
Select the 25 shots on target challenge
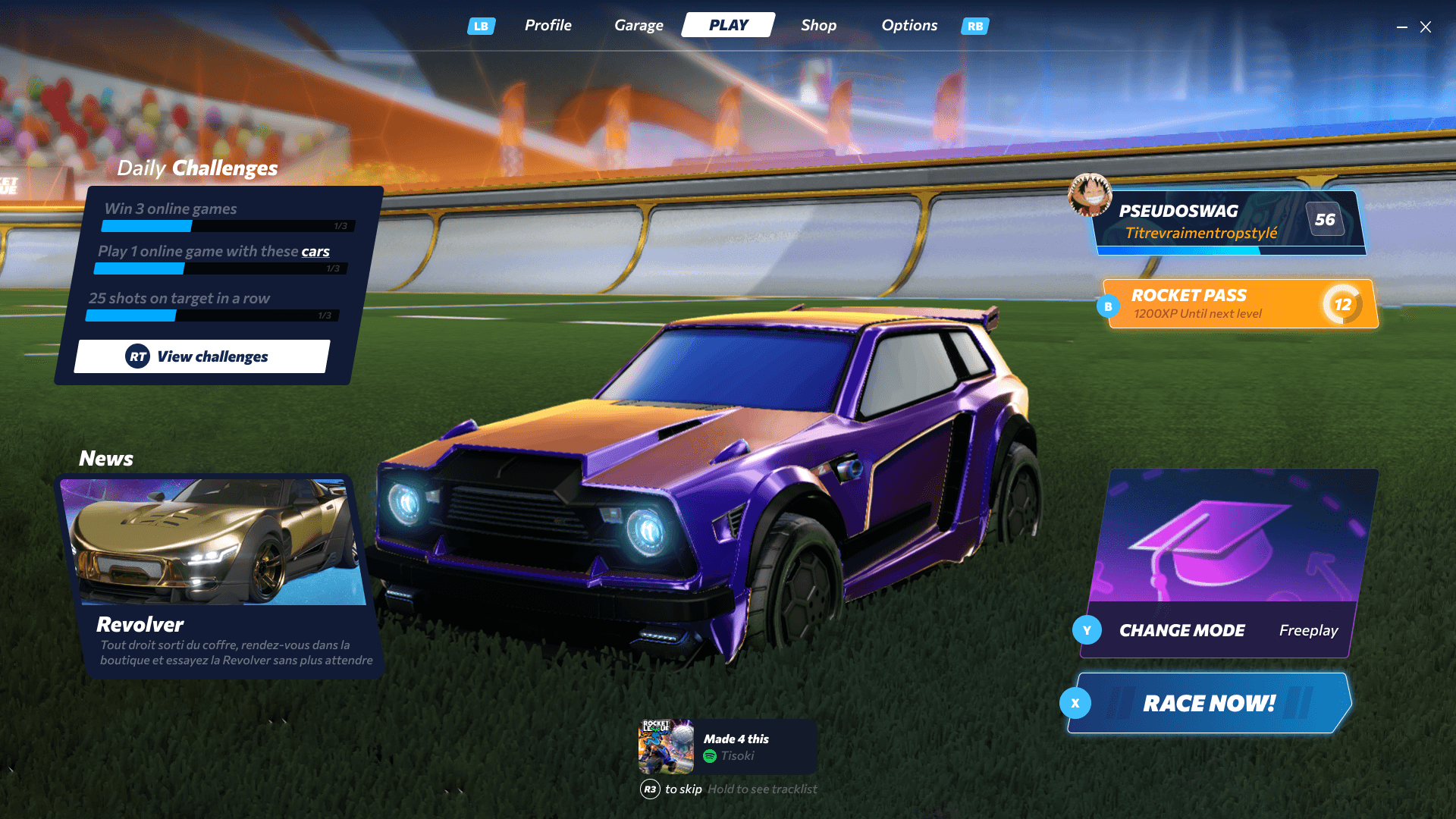pyautogui.click(x=214, y=305)
